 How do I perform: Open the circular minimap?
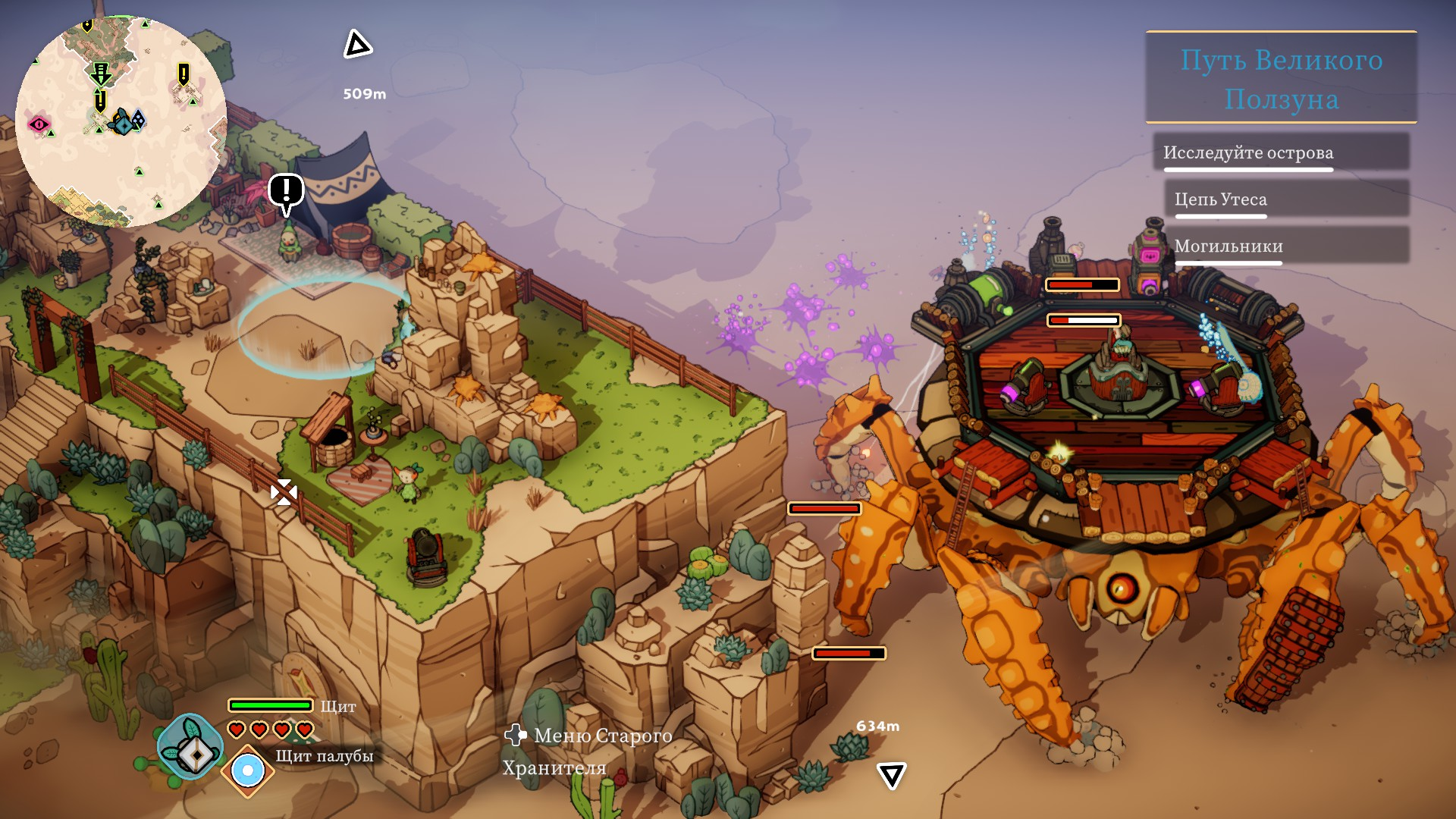pos(121,121)
